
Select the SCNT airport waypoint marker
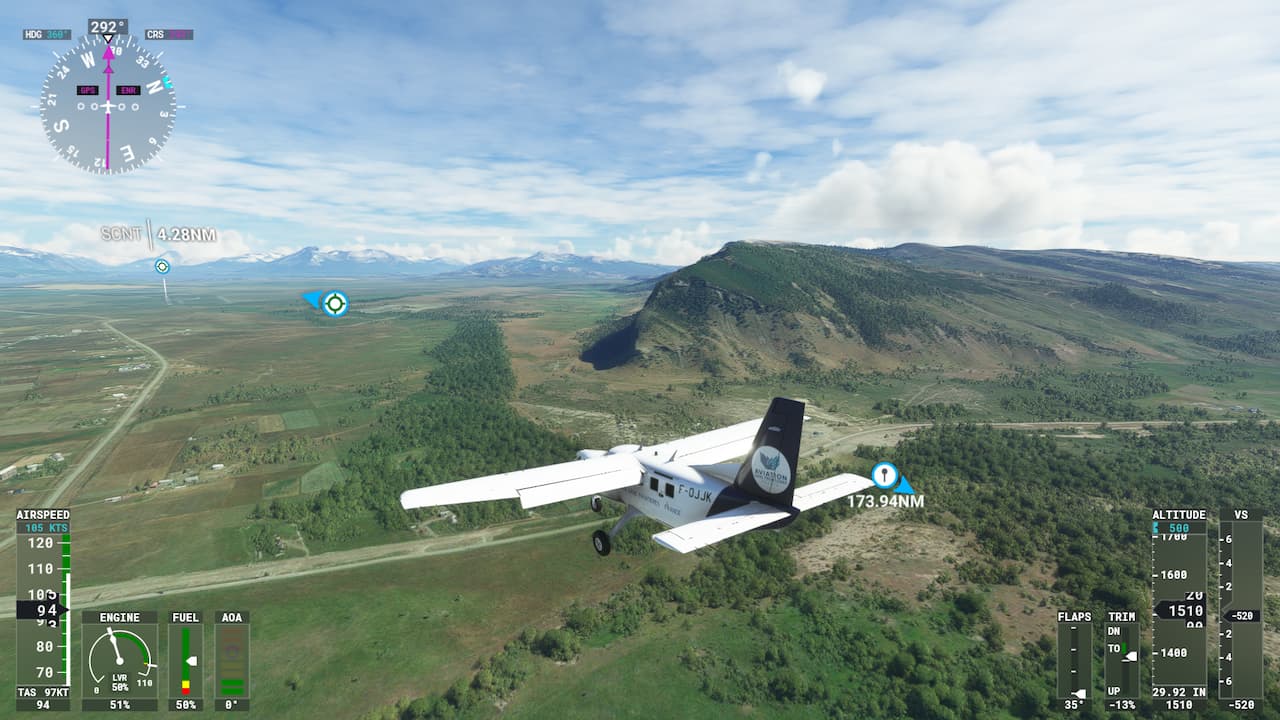tap(162, 266)
